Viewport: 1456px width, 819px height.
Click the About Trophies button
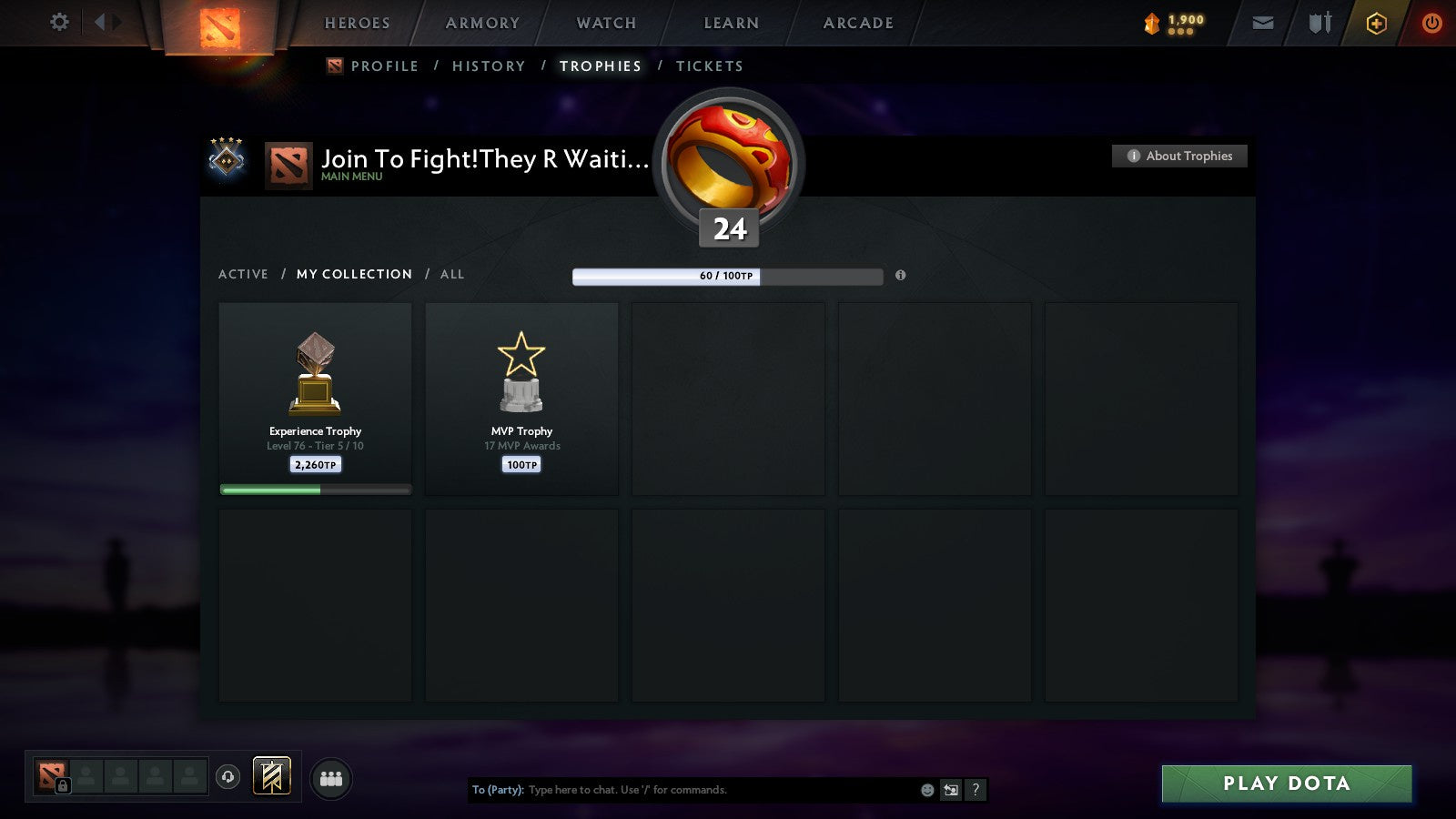click(x=1178, y=156)
